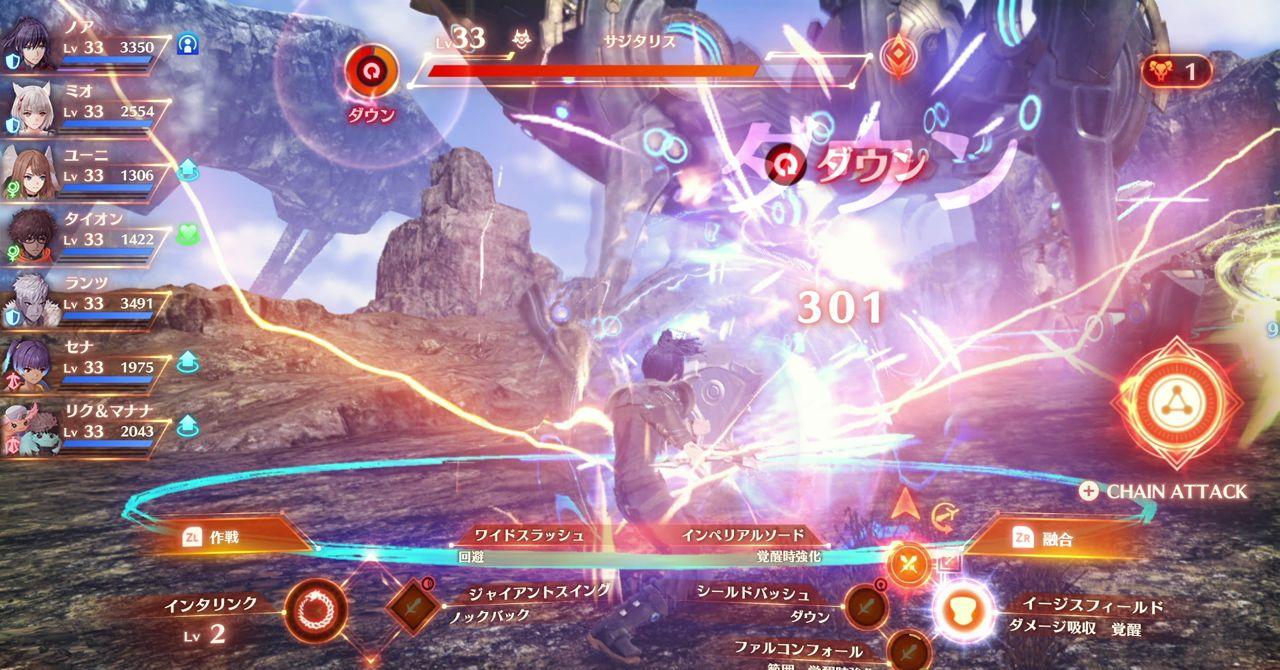Select Taion's party portrait
This screenshot has width=1280, height=670.
[x=32, y=235]
